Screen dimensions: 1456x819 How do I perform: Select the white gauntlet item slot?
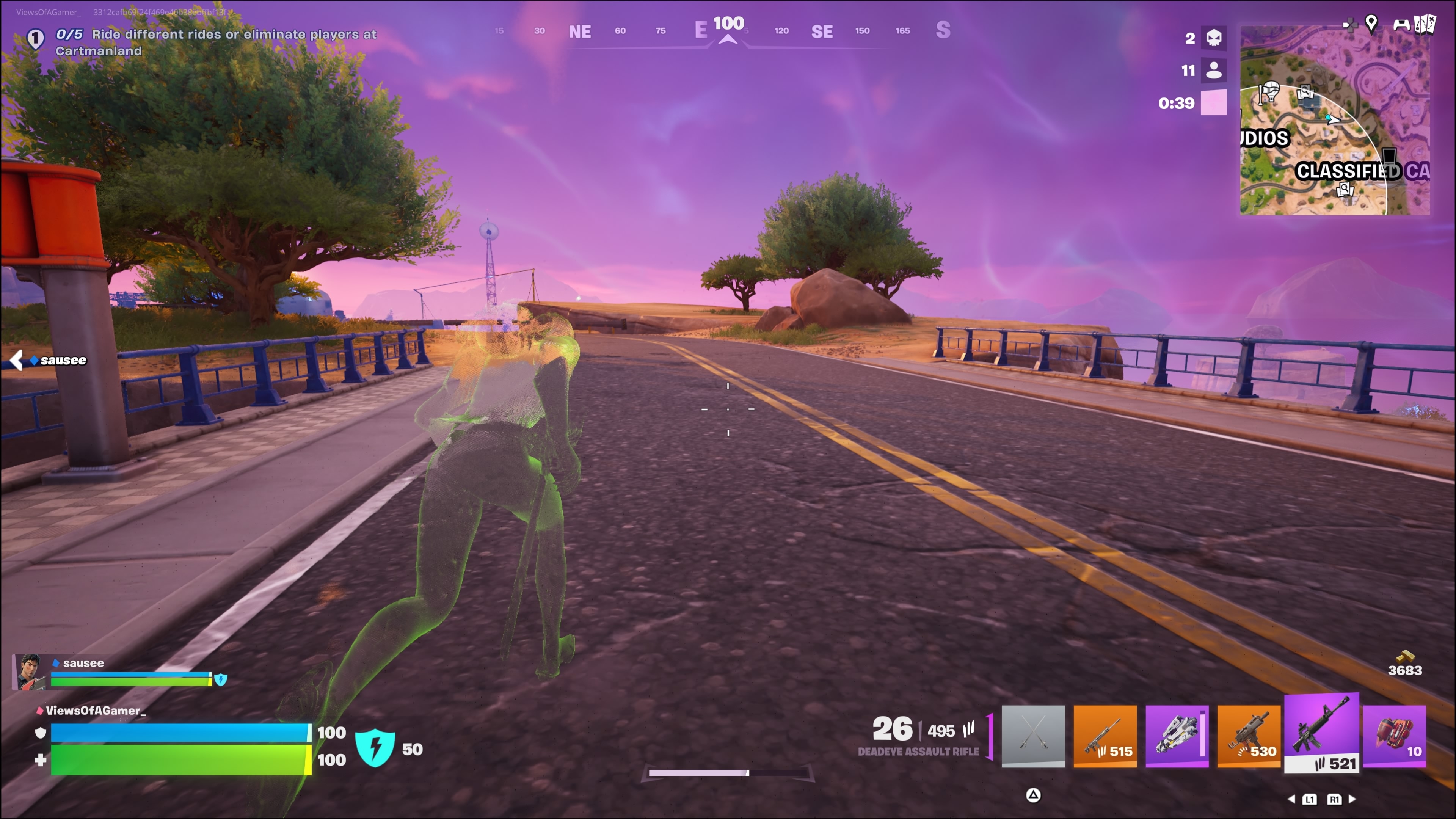pos(1177,735)
